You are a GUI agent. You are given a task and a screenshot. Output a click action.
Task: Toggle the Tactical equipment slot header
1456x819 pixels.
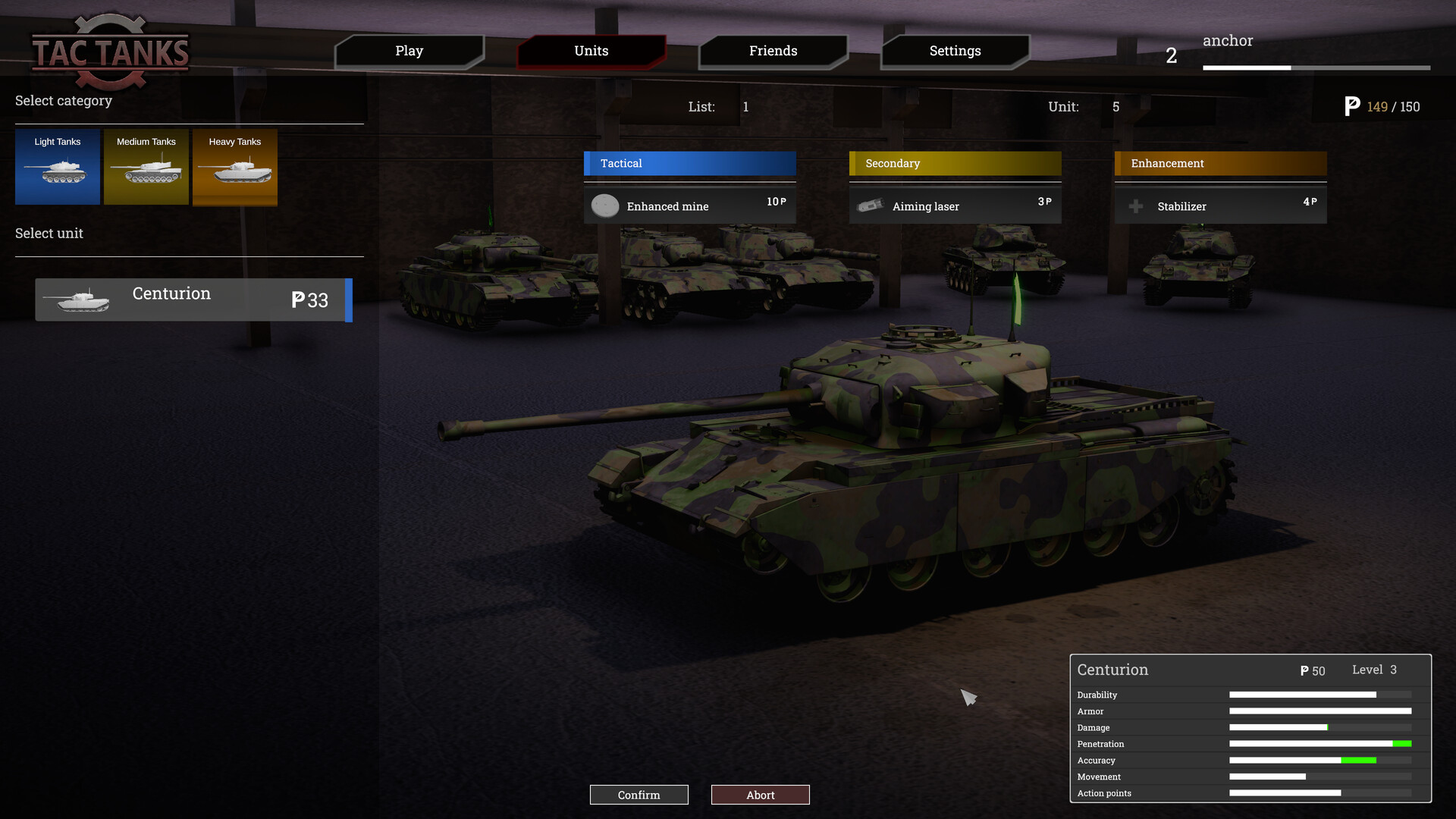pos(689,163)
